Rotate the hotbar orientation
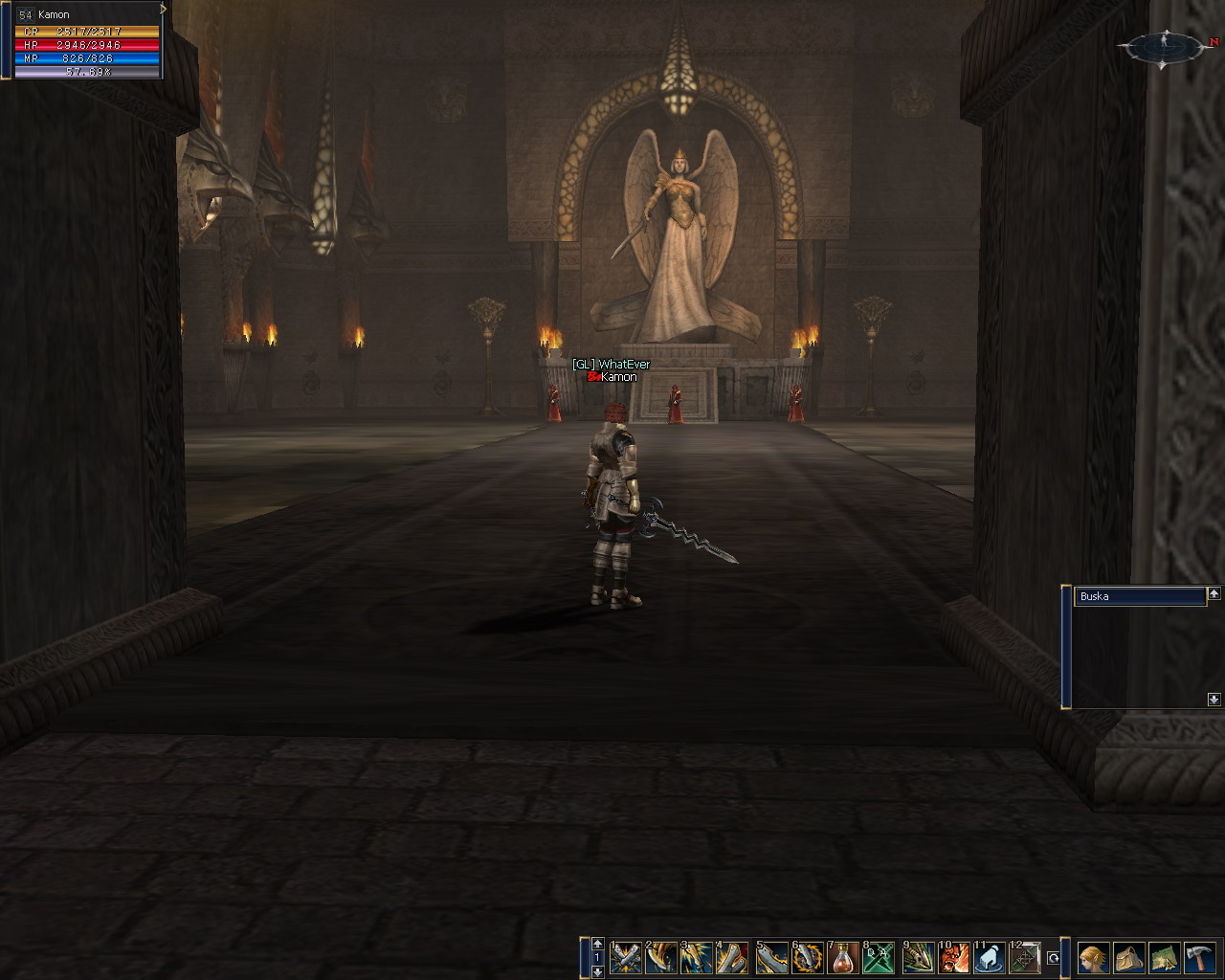This screenshot has width=1225, height=980. 1054,957
